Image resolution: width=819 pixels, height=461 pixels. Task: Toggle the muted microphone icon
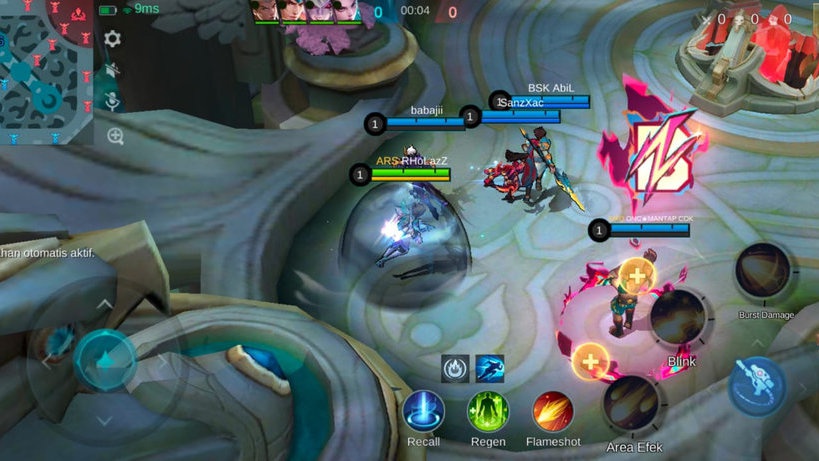(113, 102)
